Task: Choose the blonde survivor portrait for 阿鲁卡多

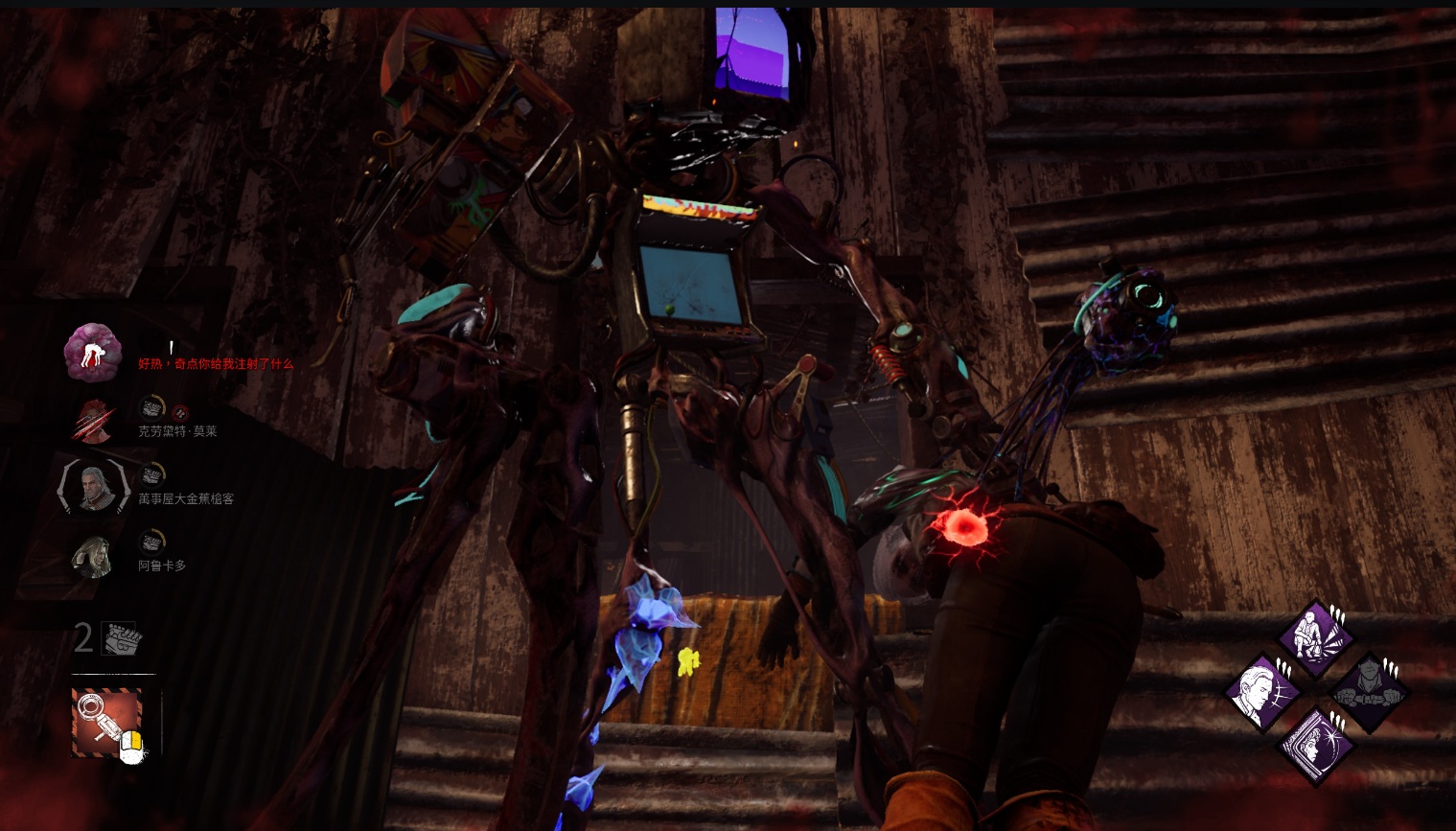Action: click(94, 555)
